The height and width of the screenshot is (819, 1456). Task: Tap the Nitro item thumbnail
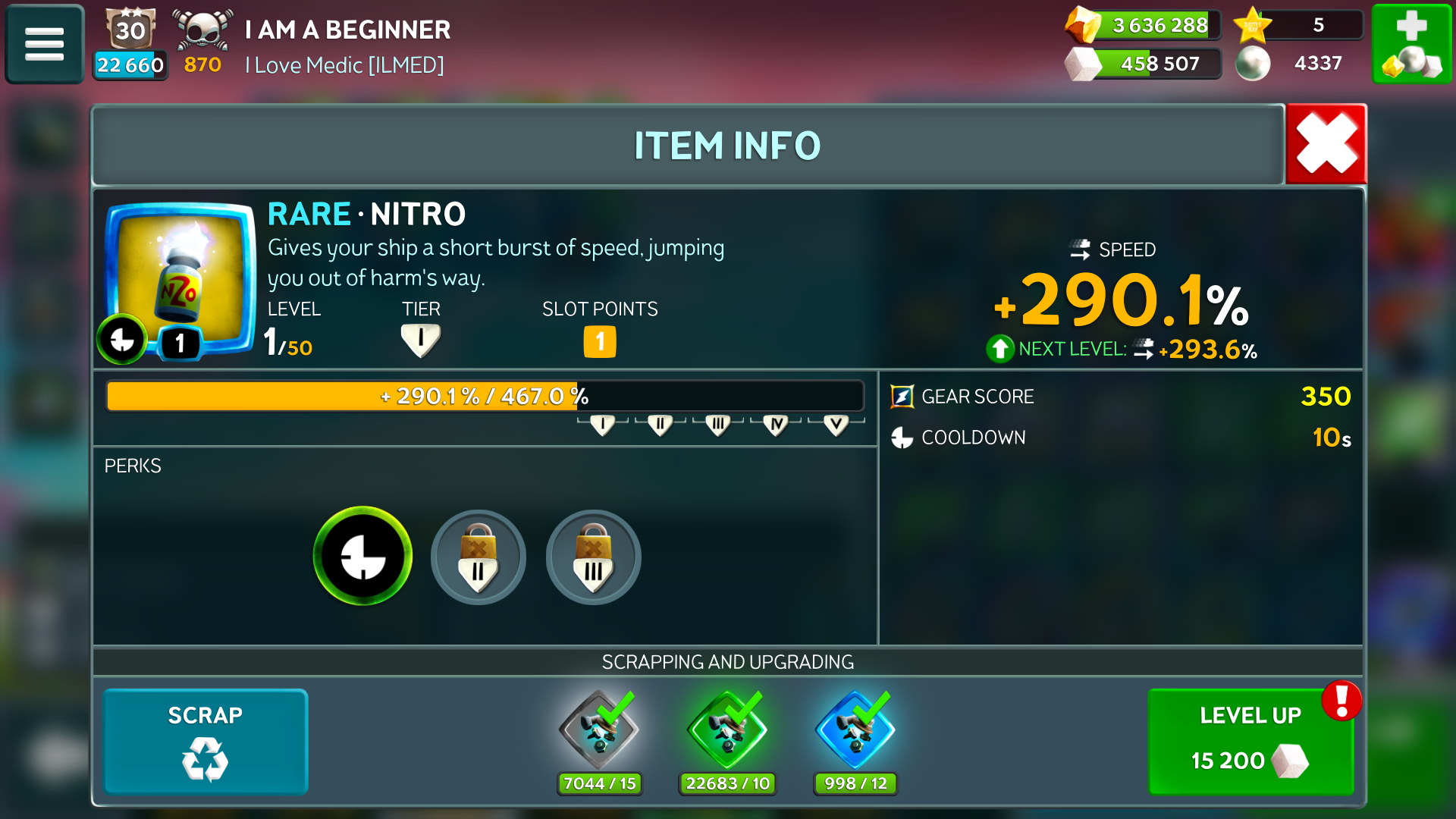179,278
